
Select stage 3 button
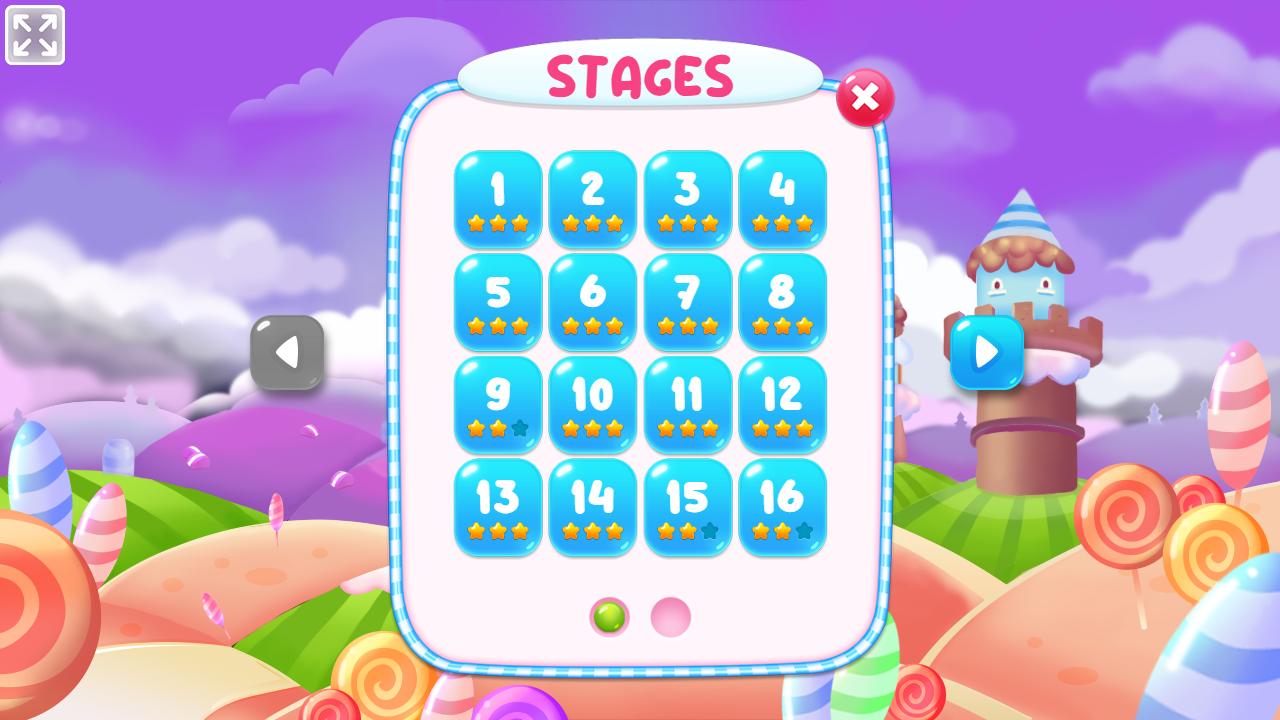(687, 200)
